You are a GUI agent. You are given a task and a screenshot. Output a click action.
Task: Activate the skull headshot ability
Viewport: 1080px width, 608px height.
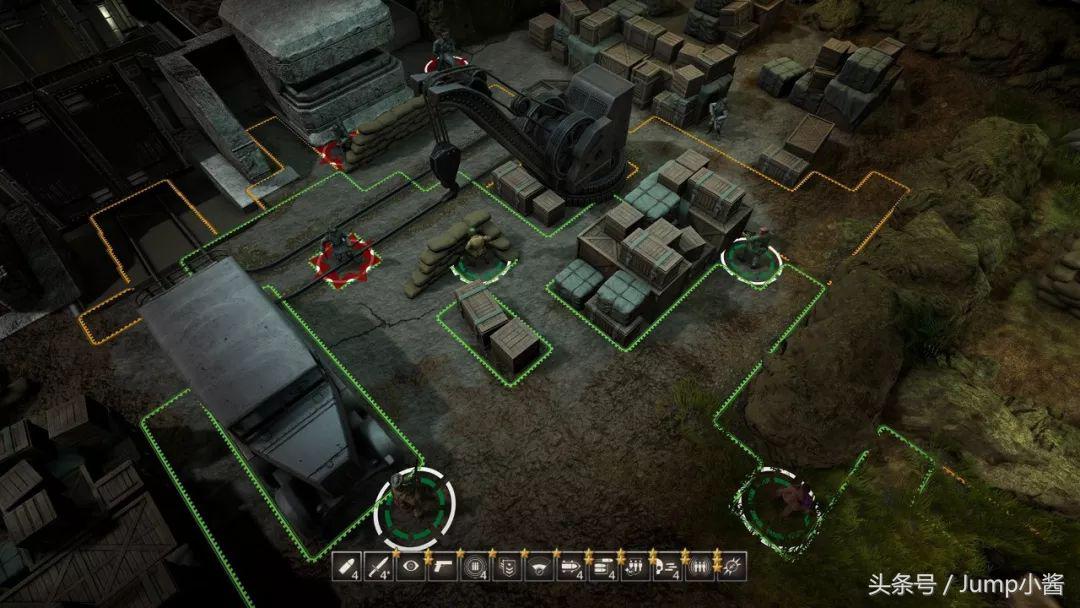[x=667, y=567]
